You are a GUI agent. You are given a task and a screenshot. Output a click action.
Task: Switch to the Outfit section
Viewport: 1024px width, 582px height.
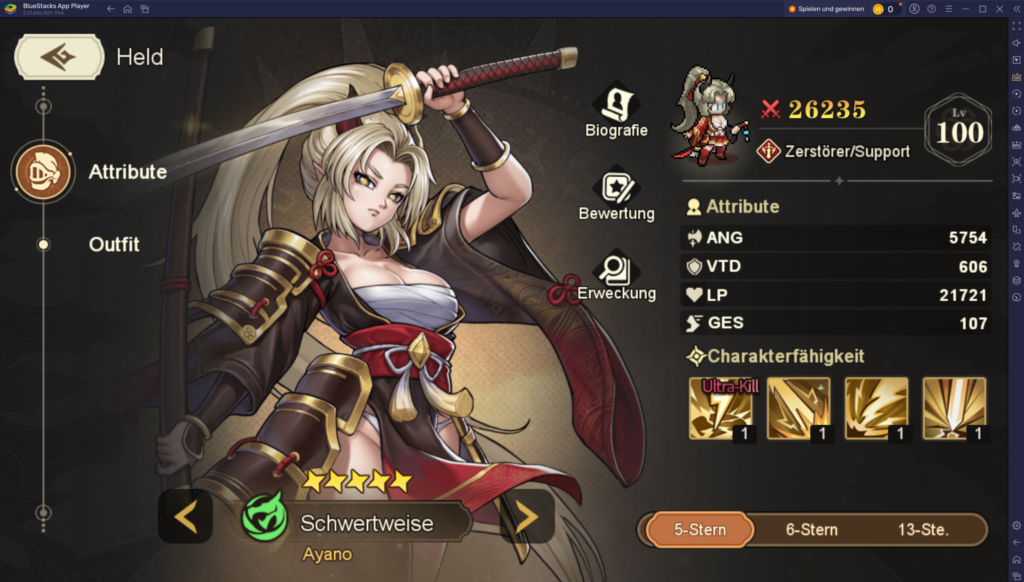tap(113, 244)
